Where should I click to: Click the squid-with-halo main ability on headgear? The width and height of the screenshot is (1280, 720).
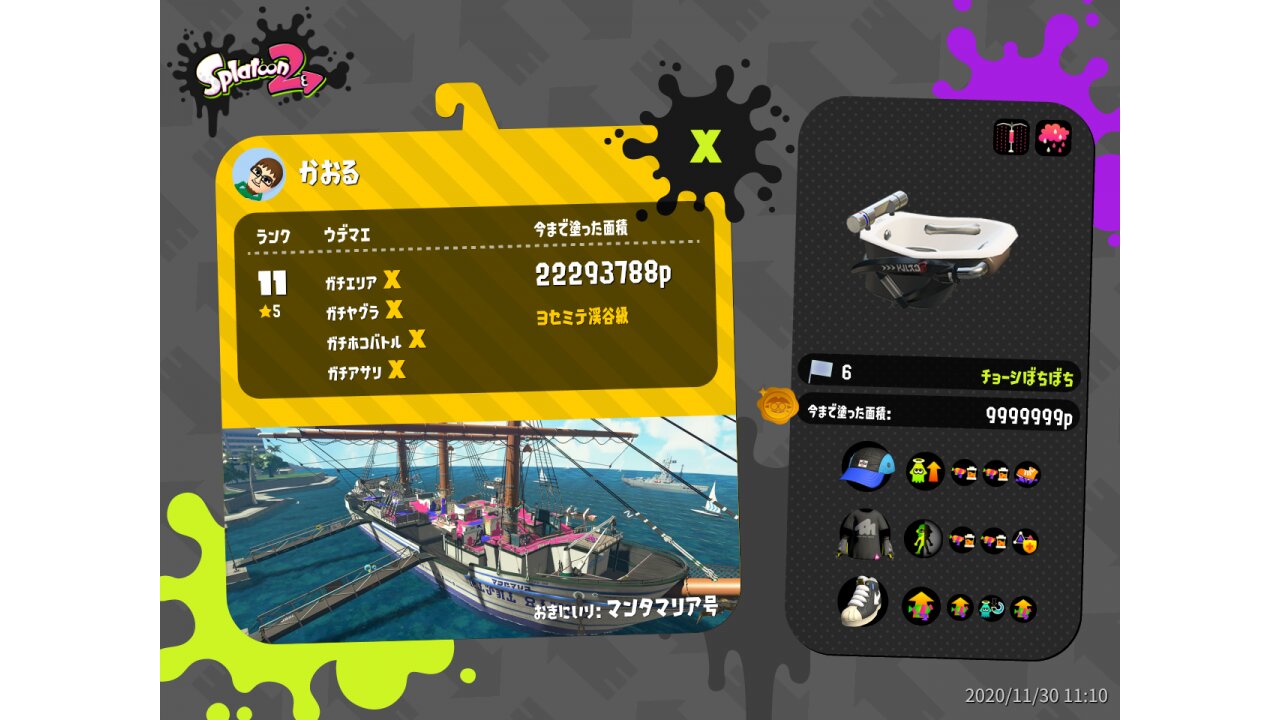[925, 471]
